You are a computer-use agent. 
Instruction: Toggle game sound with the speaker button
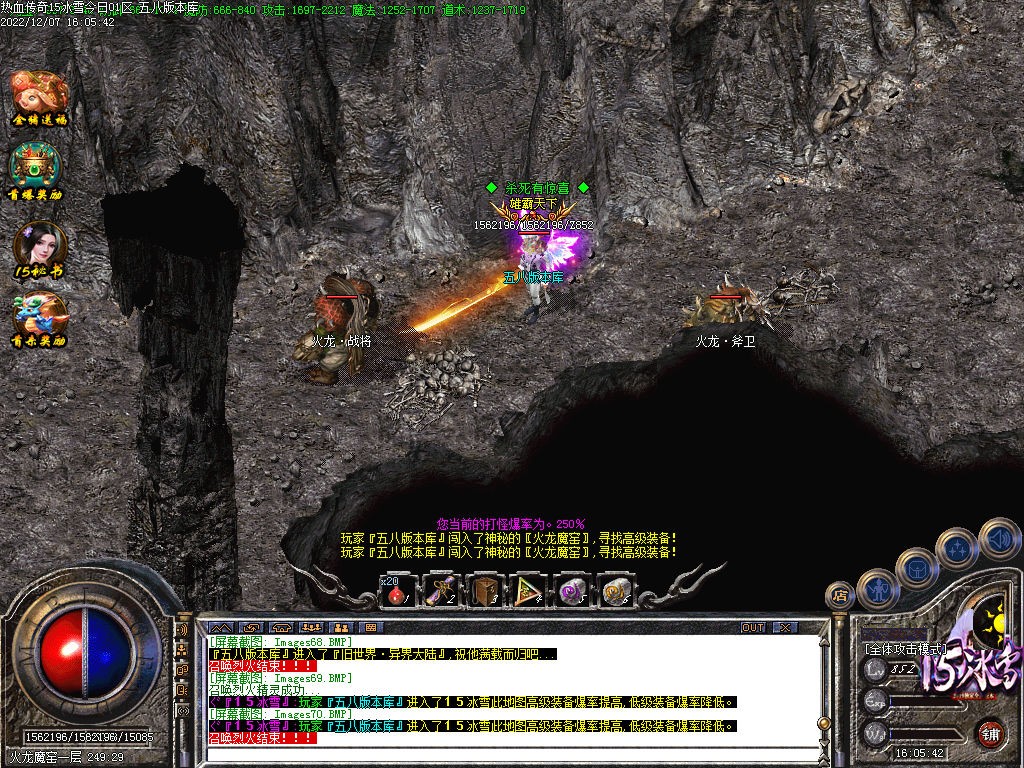(x=998, y=538)
